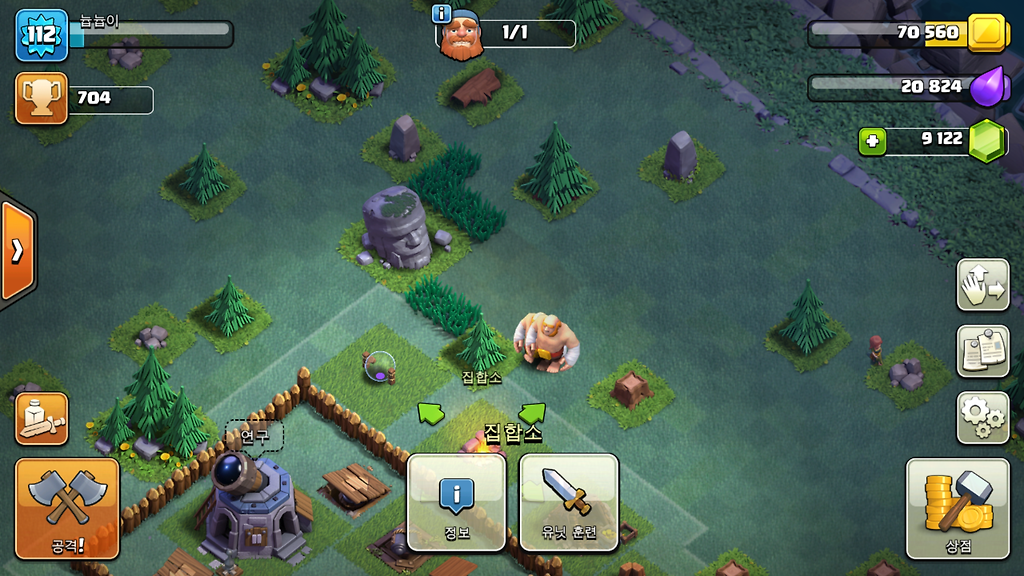Open player profile via level 112 badge
Viewport: 1024px width, 576px height.
coord(41,35)
